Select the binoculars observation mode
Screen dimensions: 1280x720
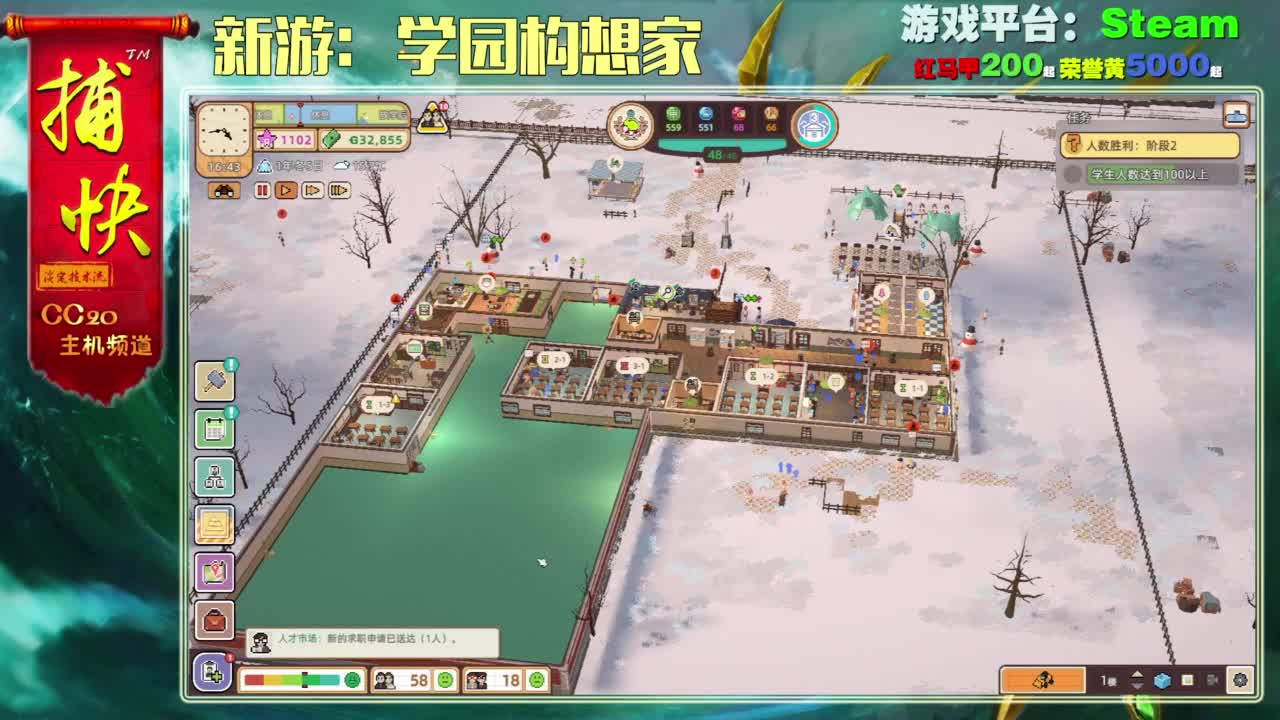(224, 189)
